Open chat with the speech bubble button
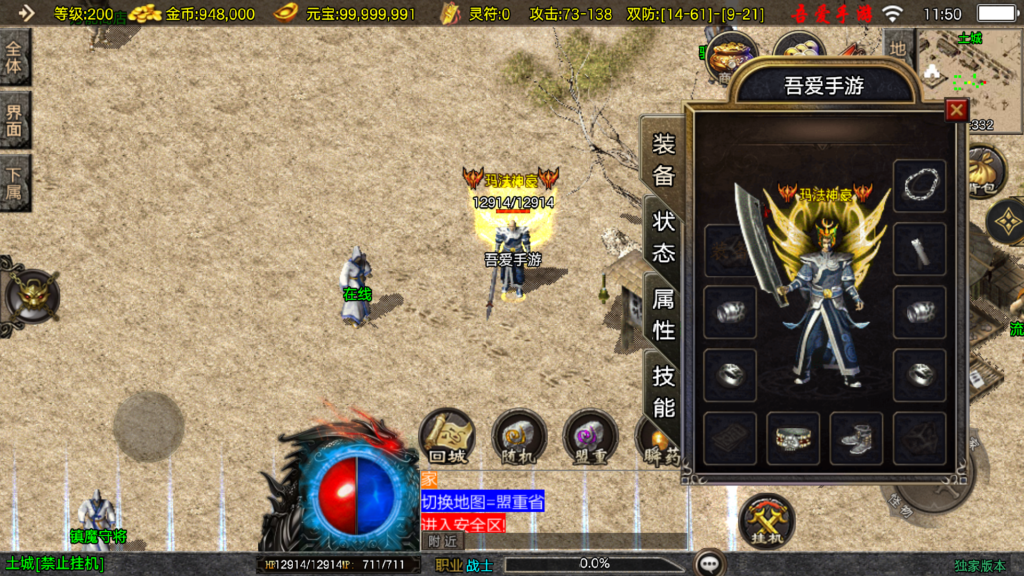Screen dimensions: 1024x576 (711, 563)
